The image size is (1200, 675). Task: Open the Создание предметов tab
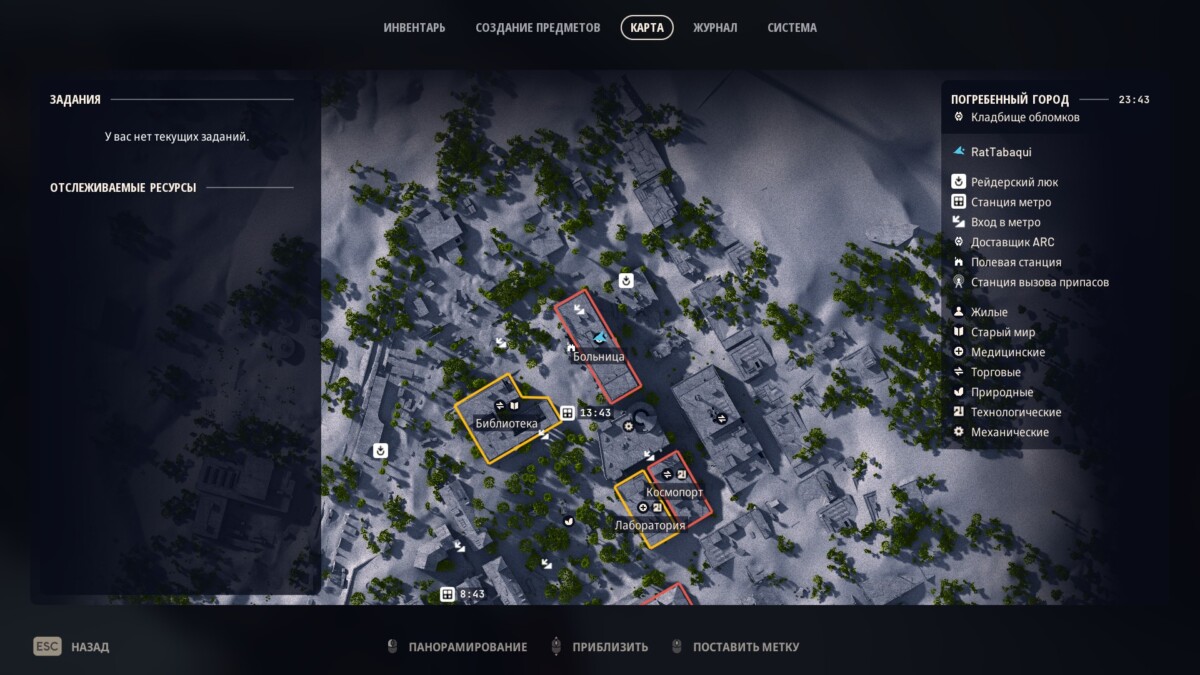point(538,28)
